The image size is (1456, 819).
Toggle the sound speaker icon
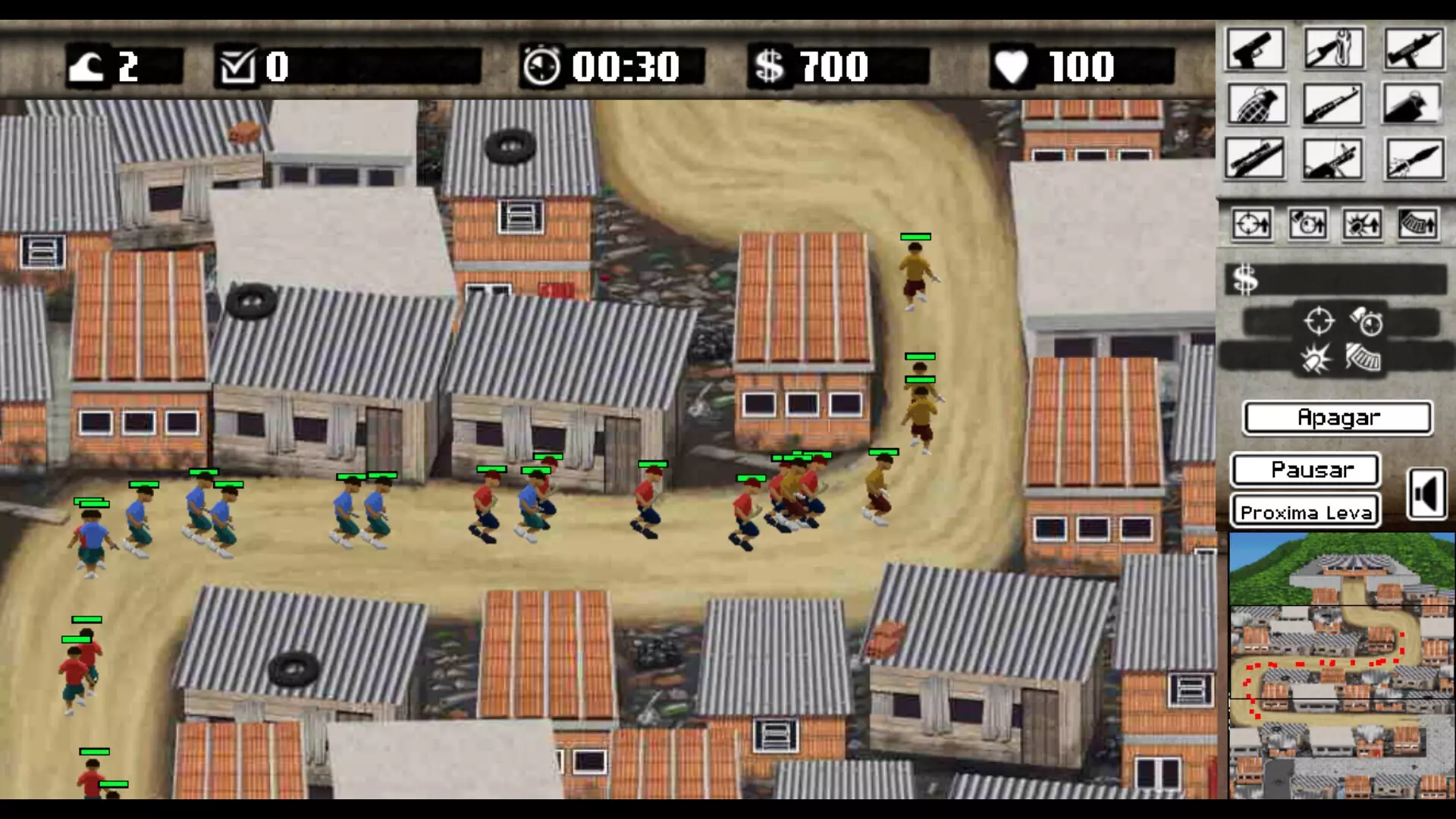1429,494
